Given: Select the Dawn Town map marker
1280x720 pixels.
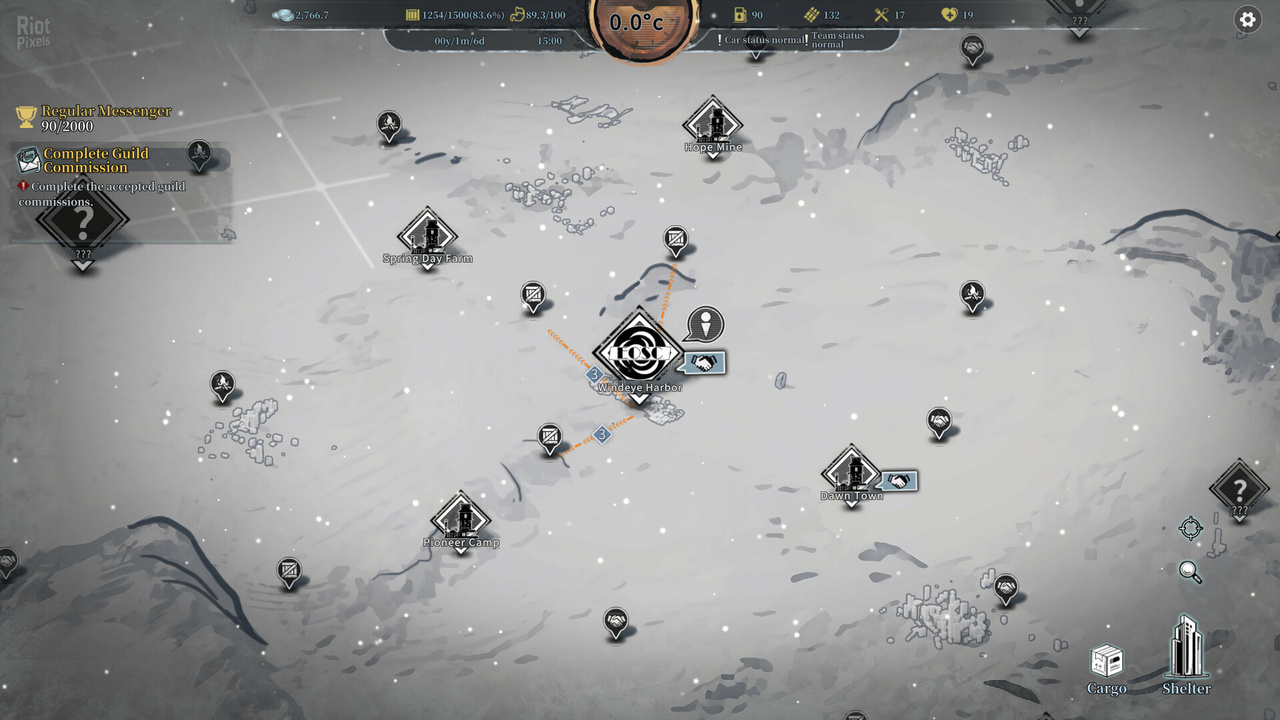Looking at the screenshot, I should coord(851,473).
